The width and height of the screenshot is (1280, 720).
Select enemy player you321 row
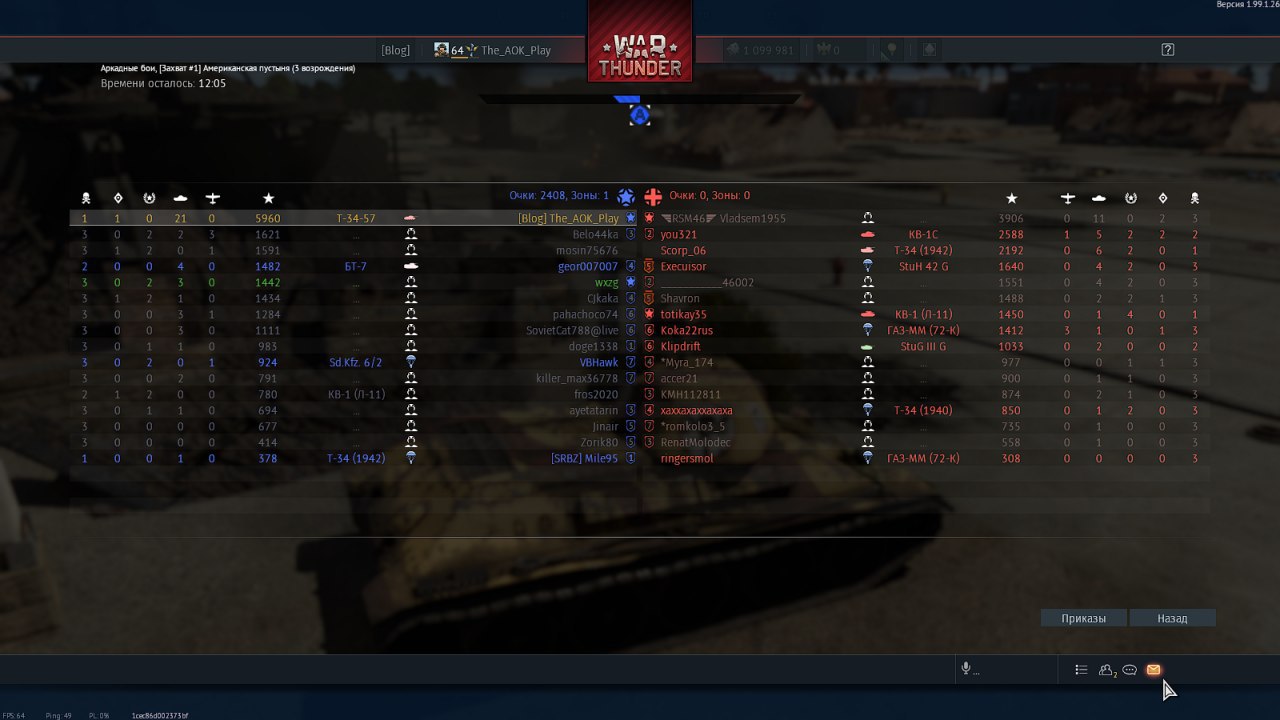(679, 234)
